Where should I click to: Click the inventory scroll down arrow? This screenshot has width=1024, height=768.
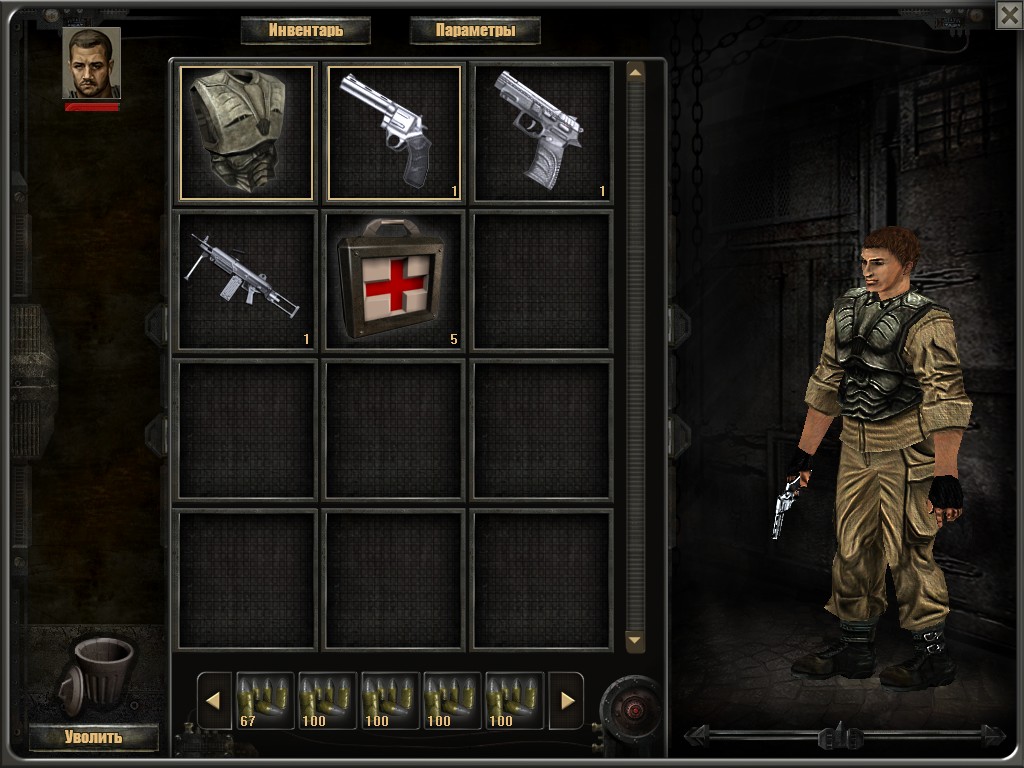tap(635, 639)
